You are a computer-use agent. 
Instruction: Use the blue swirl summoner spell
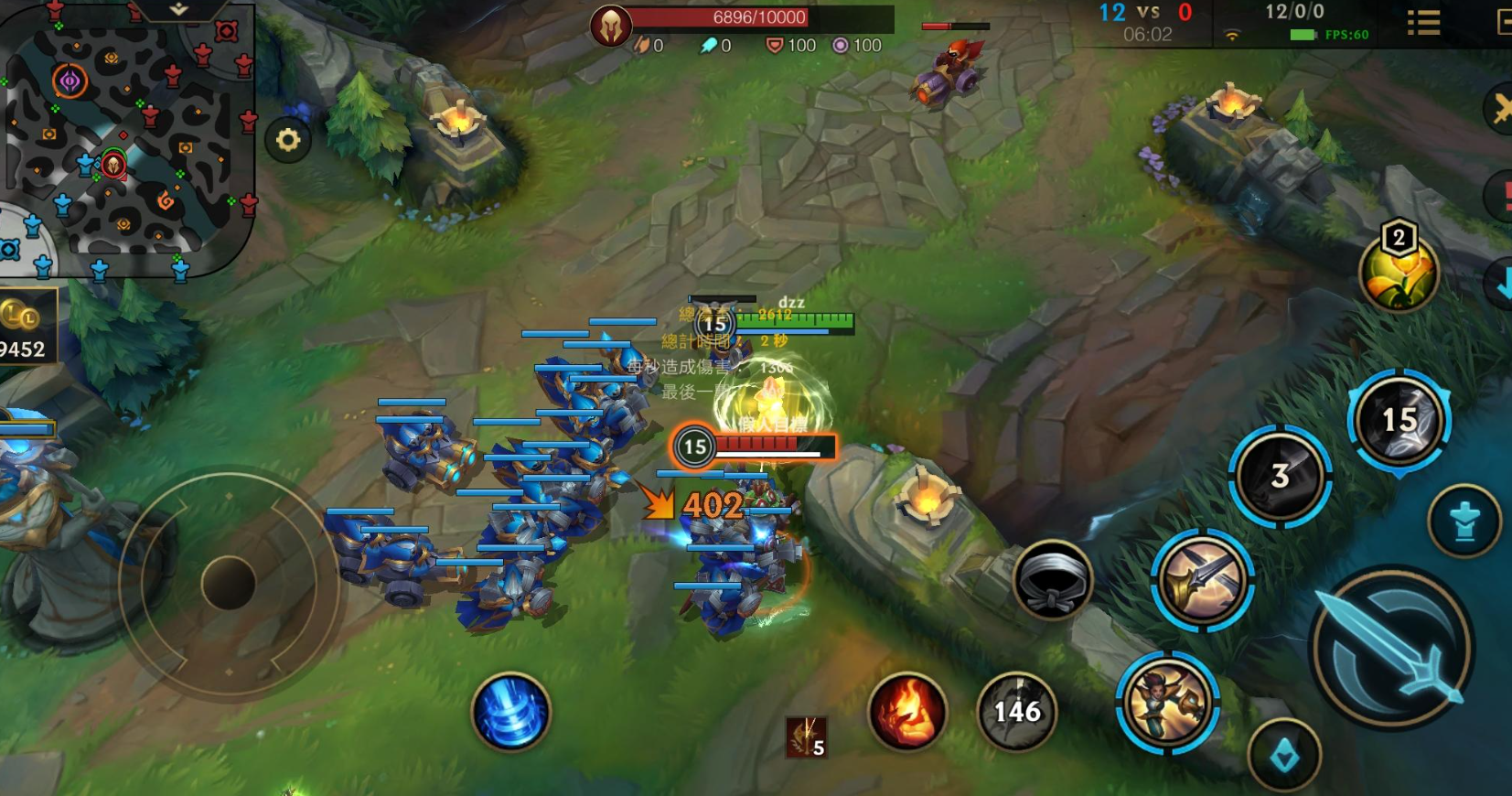point(511,712)
